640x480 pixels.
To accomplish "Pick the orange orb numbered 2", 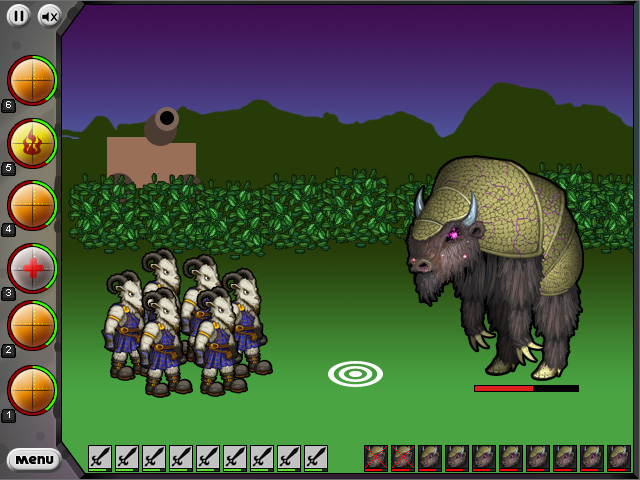I will point(32,326).
